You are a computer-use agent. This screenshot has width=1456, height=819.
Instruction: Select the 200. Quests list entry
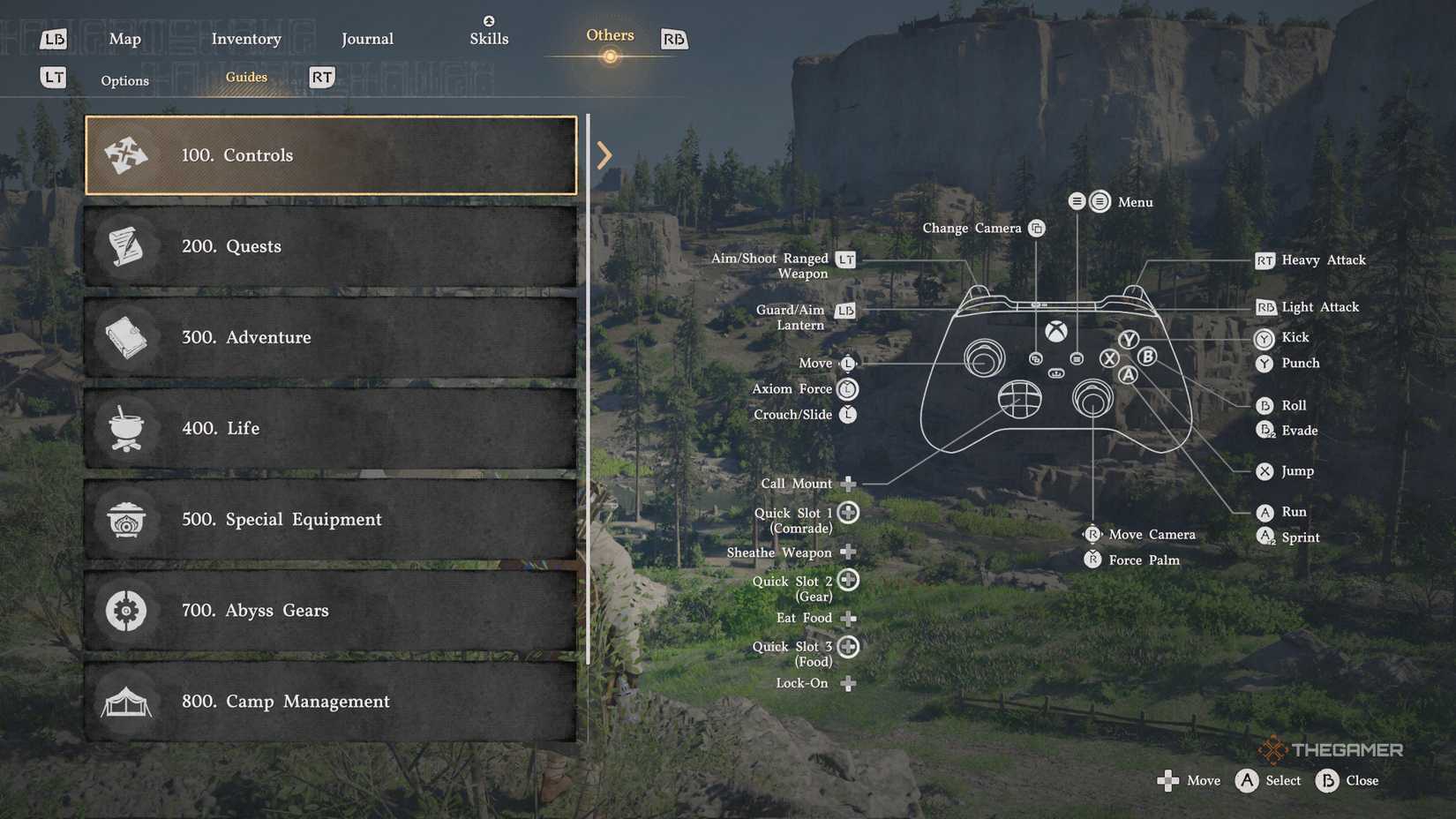pyautogui.click(x=329, y=246)
